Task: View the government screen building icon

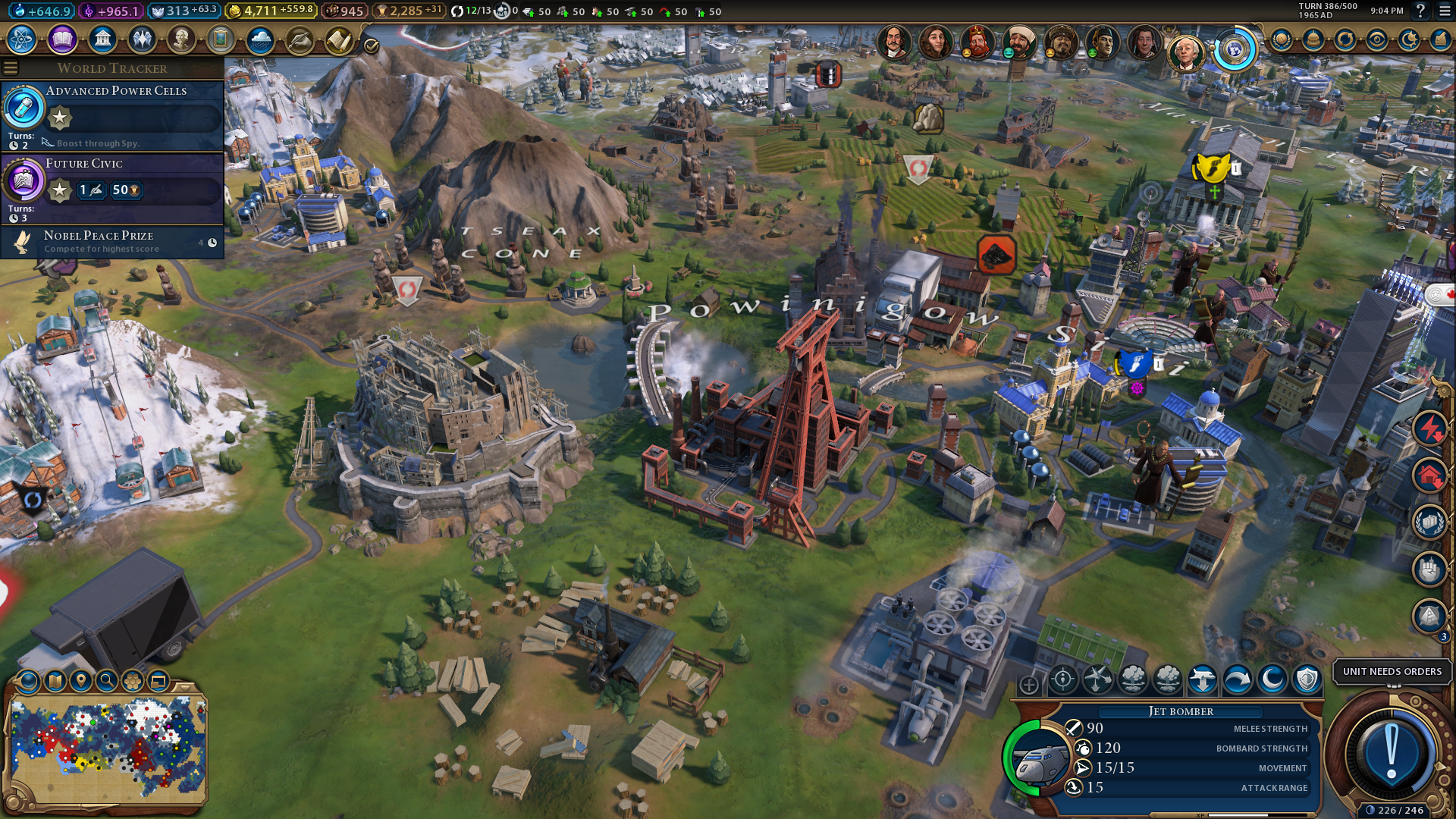Action: click(102, 39)
